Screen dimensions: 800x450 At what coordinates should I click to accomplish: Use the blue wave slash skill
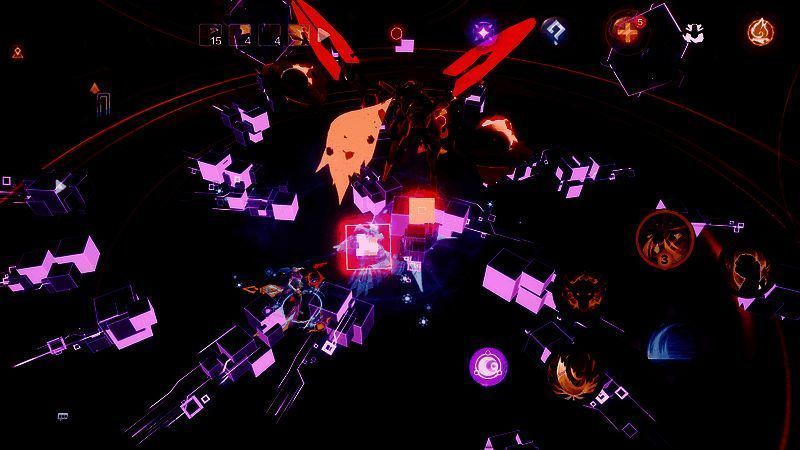(x=666, y=343)
